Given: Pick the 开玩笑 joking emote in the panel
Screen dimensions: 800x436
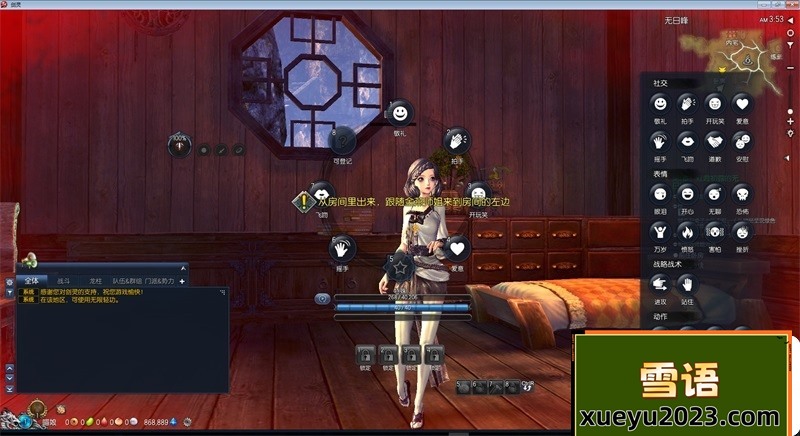Looking at the screenshot, I should click(714, 103).
